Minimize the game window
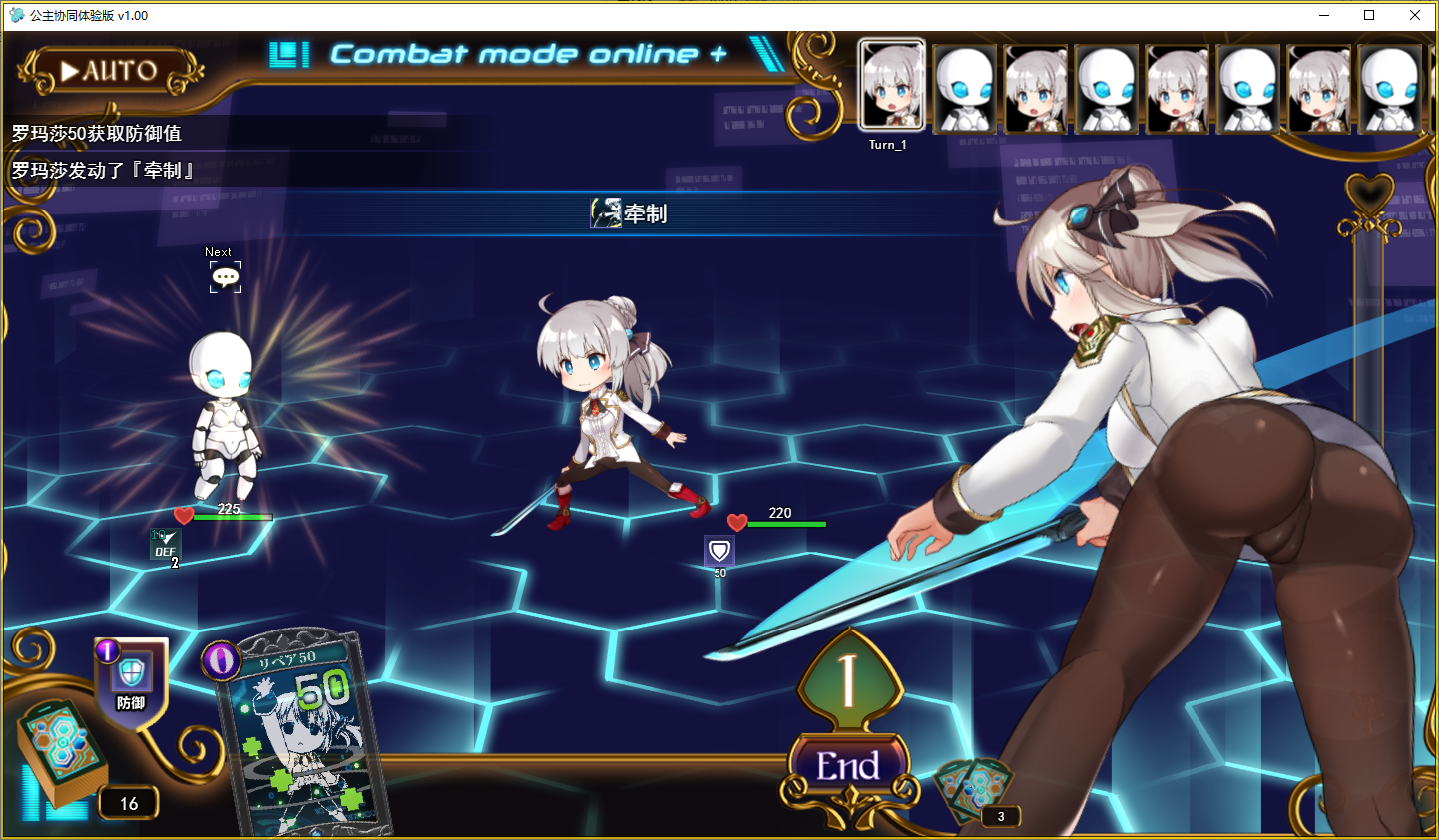The height and width of the screenshot is (840, 1439). (1324, 15)
